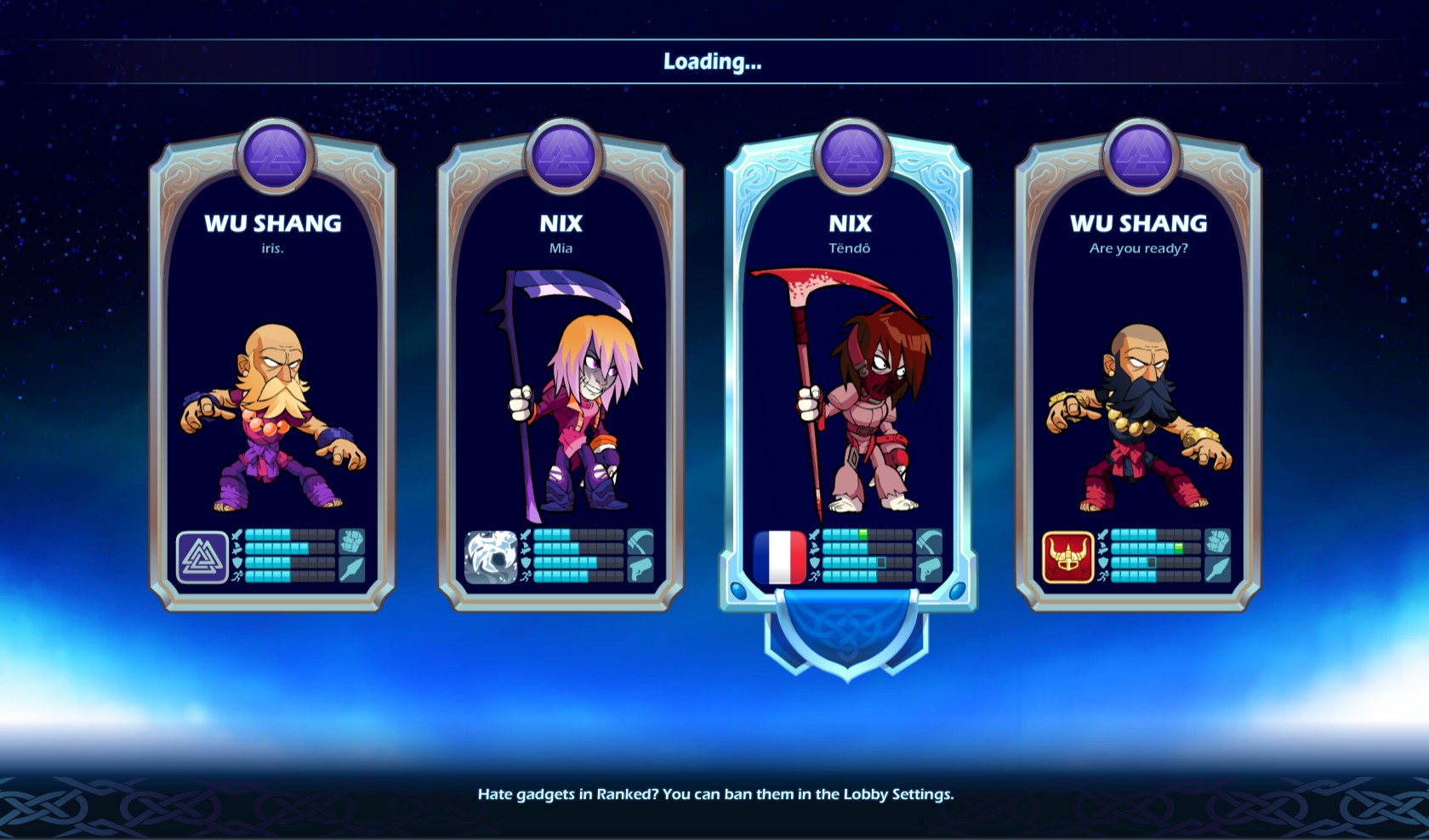
Task: Click the sword attack stat icon on Tëndô's card
Action: point(814,535)
